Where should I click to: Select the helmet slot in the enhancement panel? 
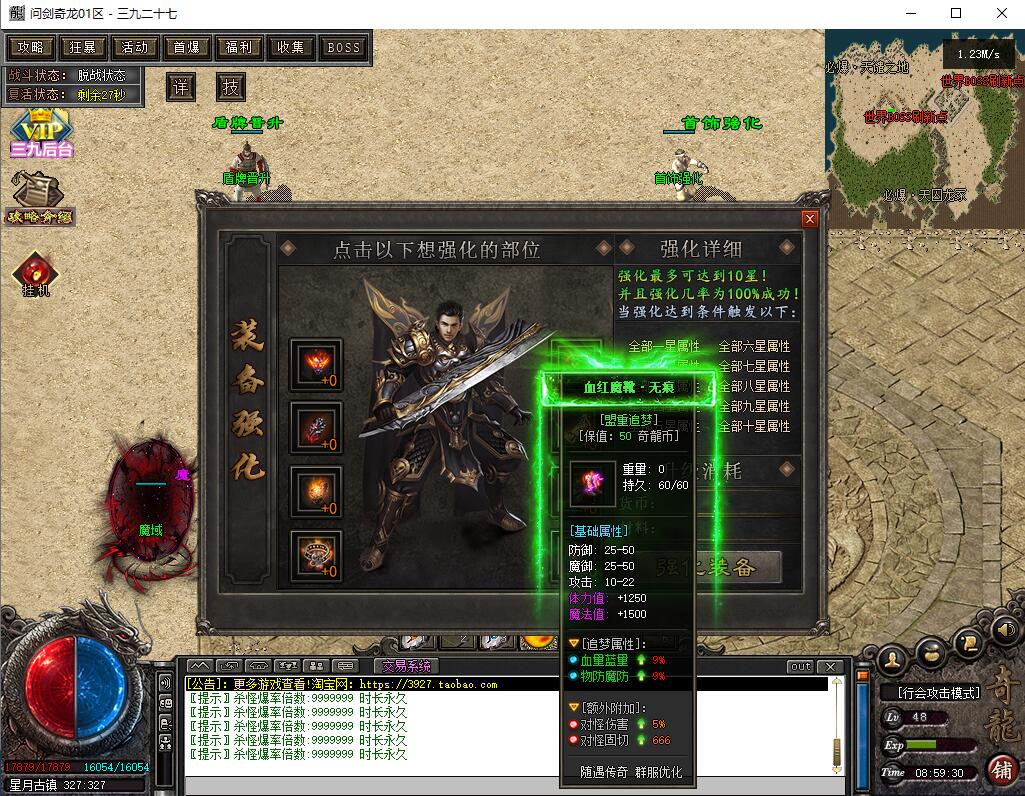(316, 364)
